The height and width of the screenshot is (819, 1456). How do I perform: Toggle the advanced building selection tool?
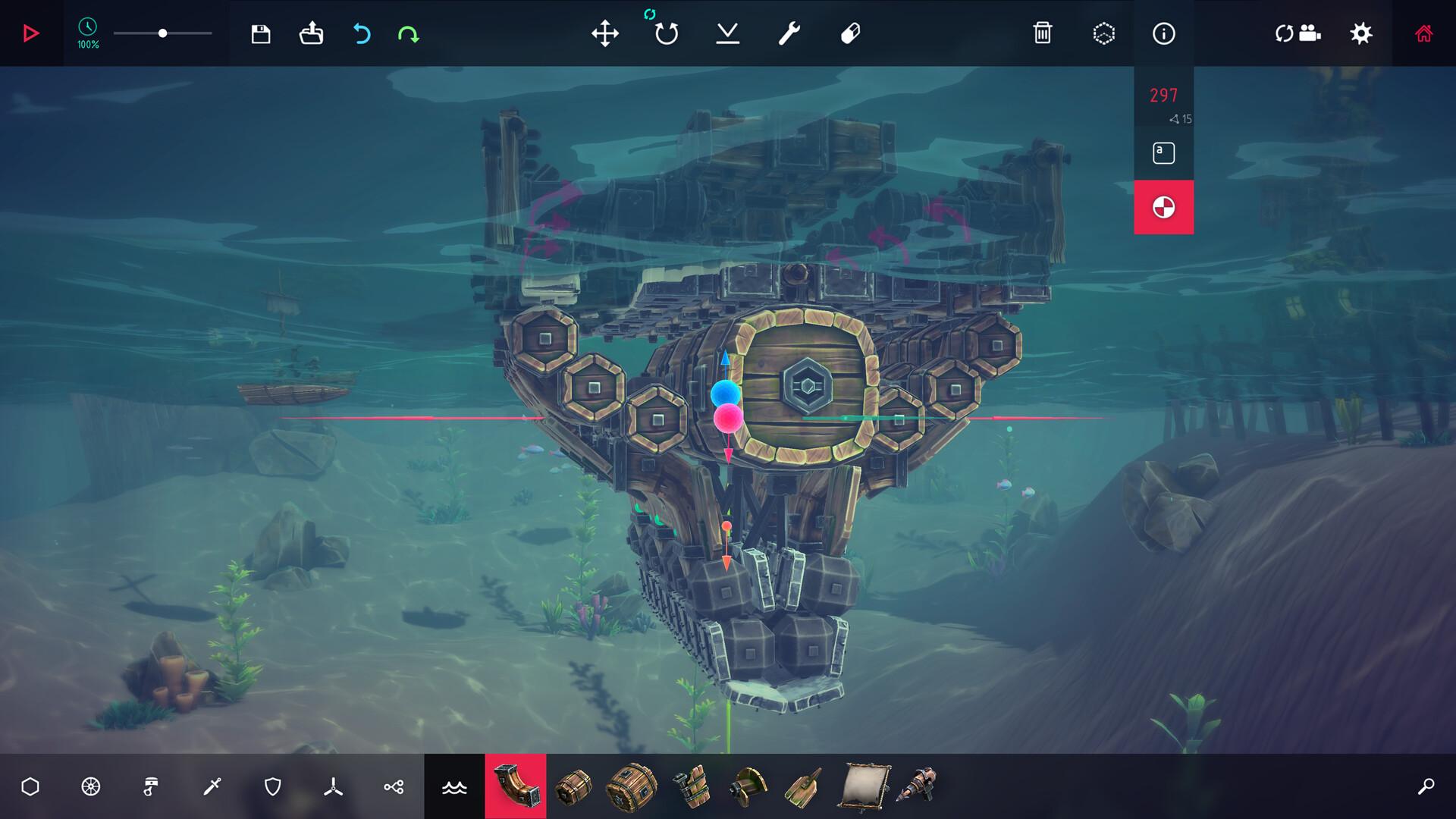pyautogui.click(x=1103, y=33)
